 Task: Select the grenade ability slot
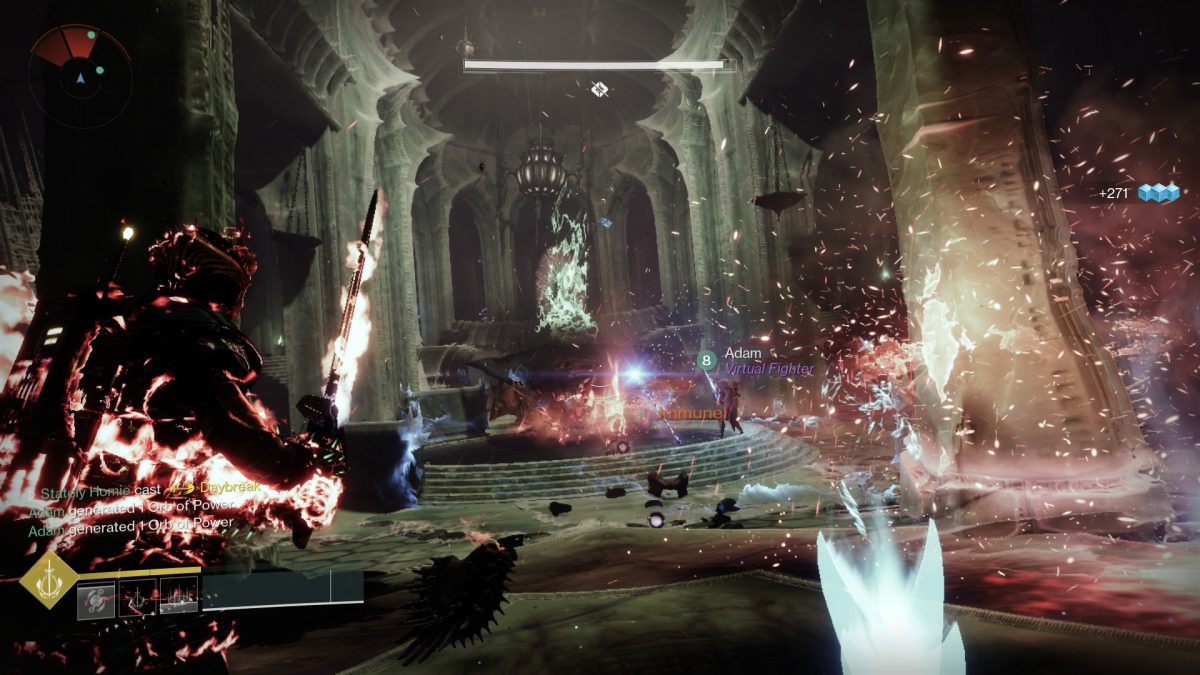pos(96,598)
